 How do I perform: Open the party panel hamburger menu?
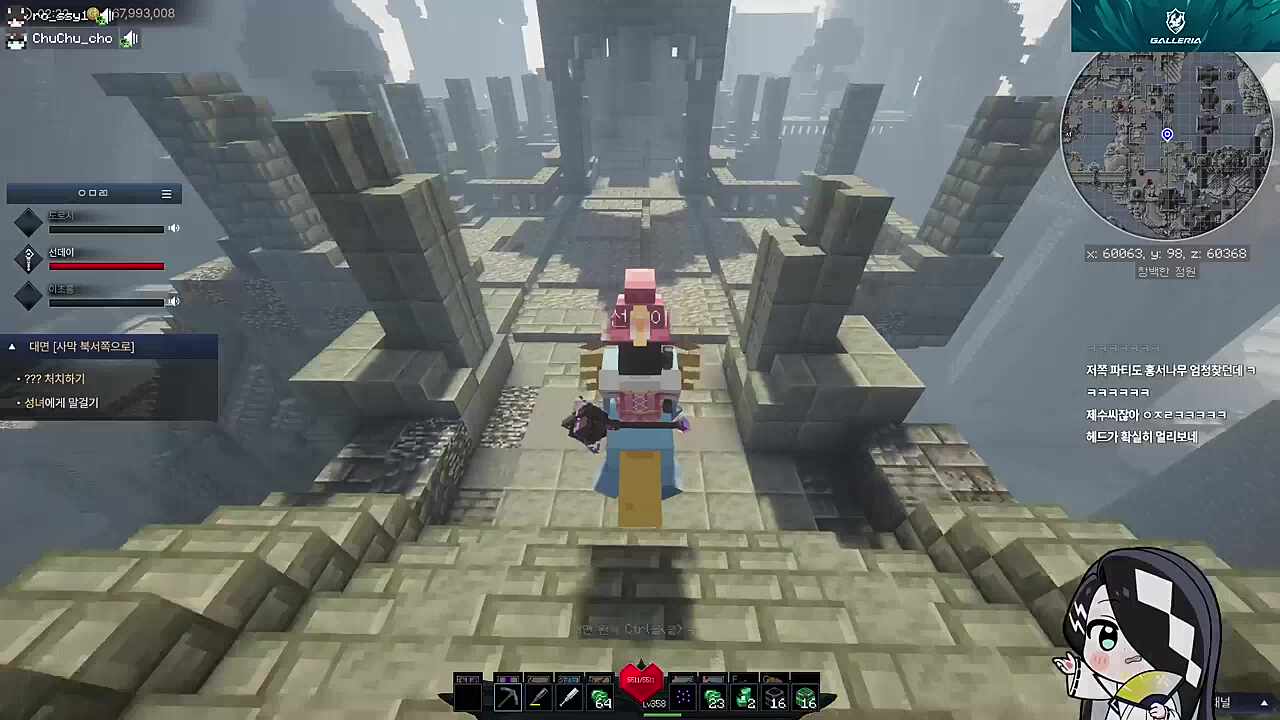point(166,194)
